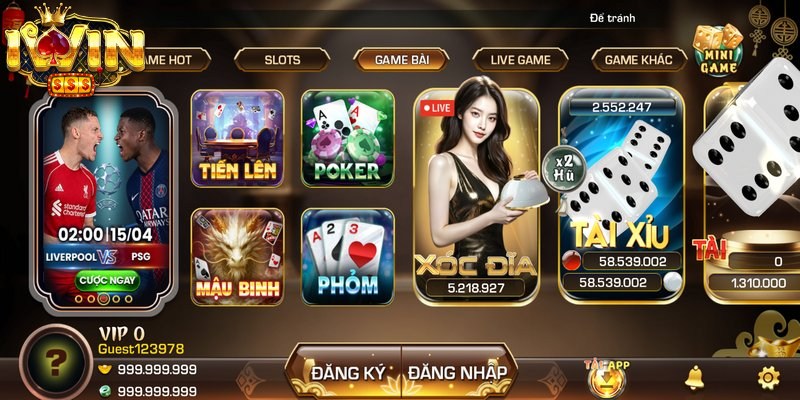The height and width of the screenshot is (400, 800).
Task: Choose the Tiến Lên card game
Action: click(x=237, y=137)
